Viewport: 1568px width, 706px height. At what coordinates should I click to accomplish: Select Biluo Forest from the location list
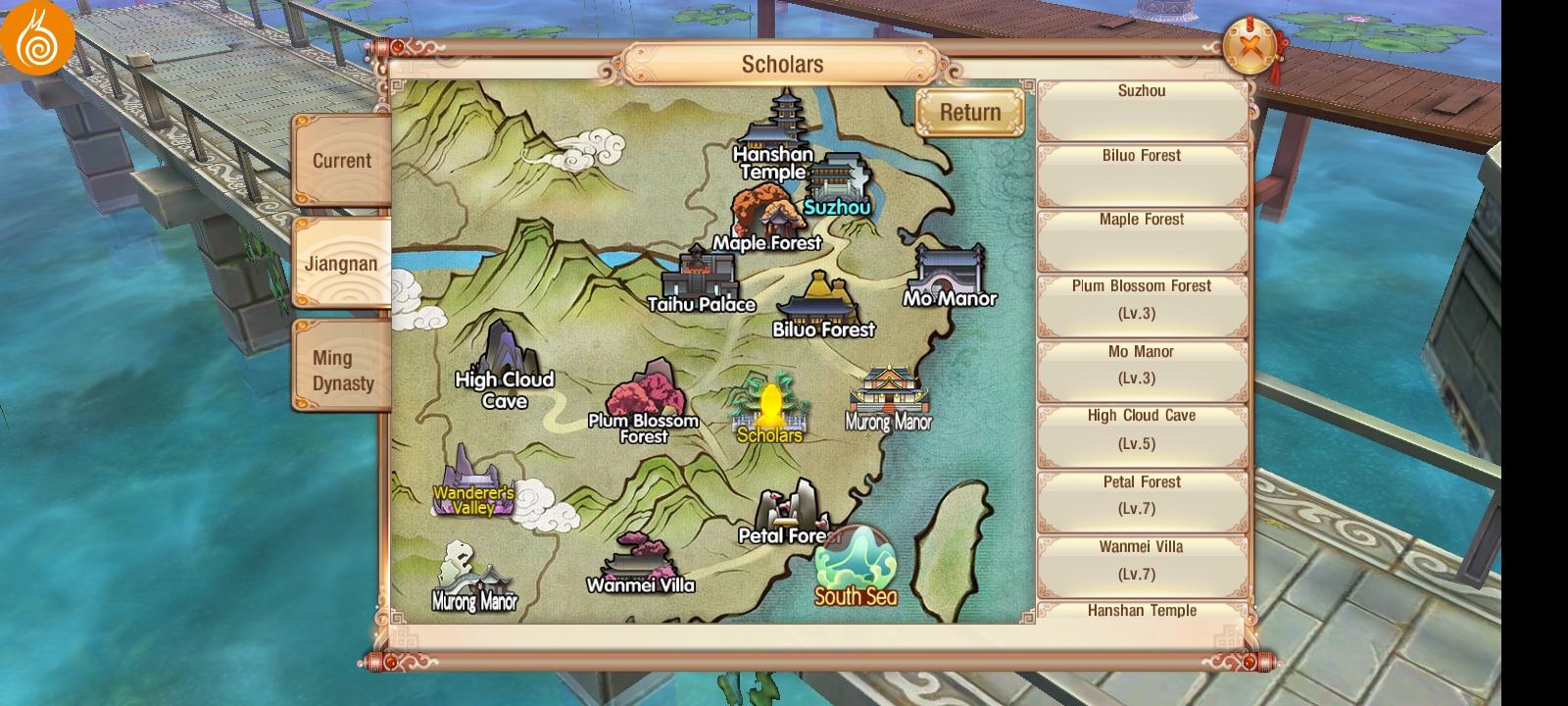pos(1142,175)
